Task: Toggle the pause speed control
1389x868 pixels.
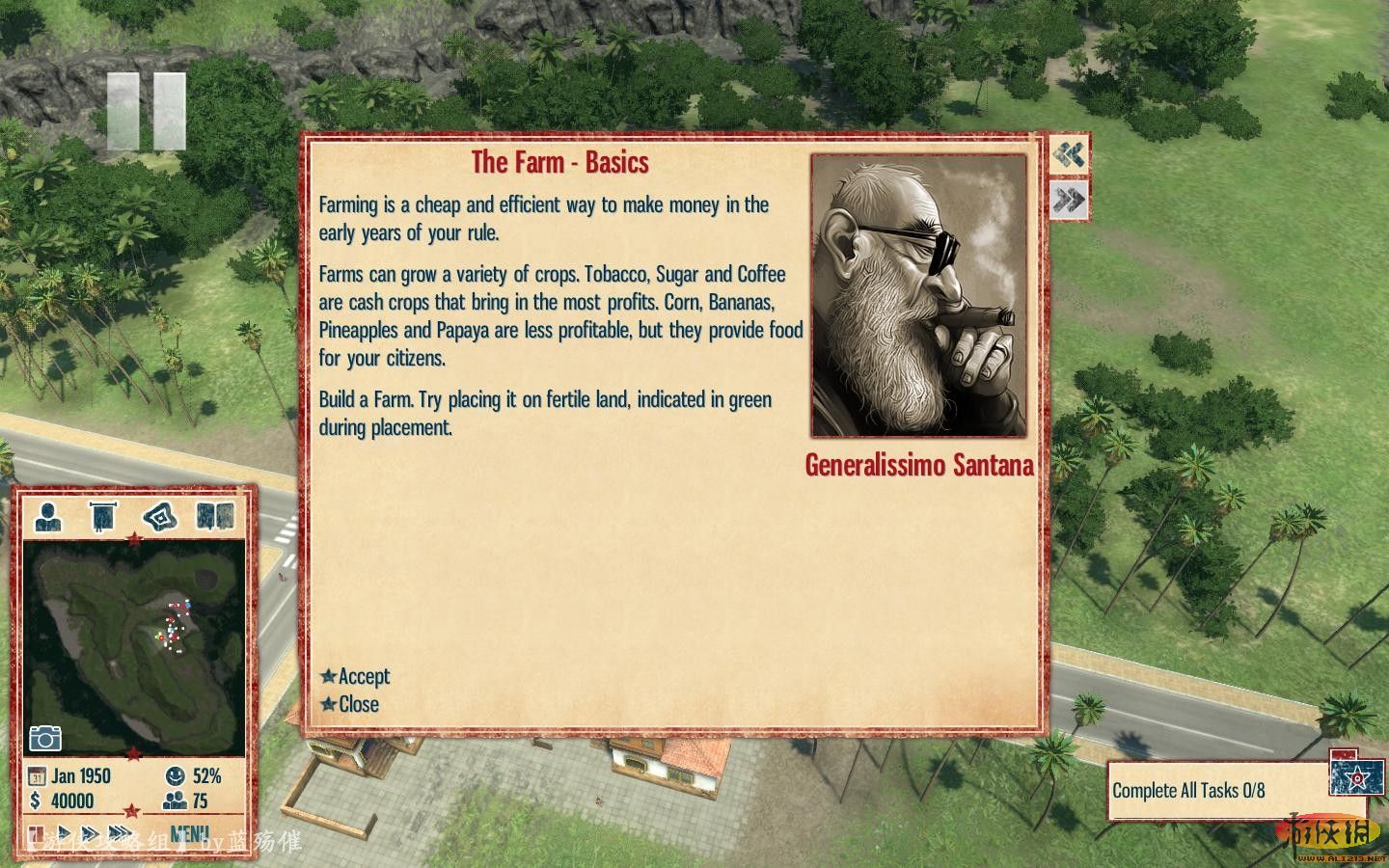Action: 37,833
